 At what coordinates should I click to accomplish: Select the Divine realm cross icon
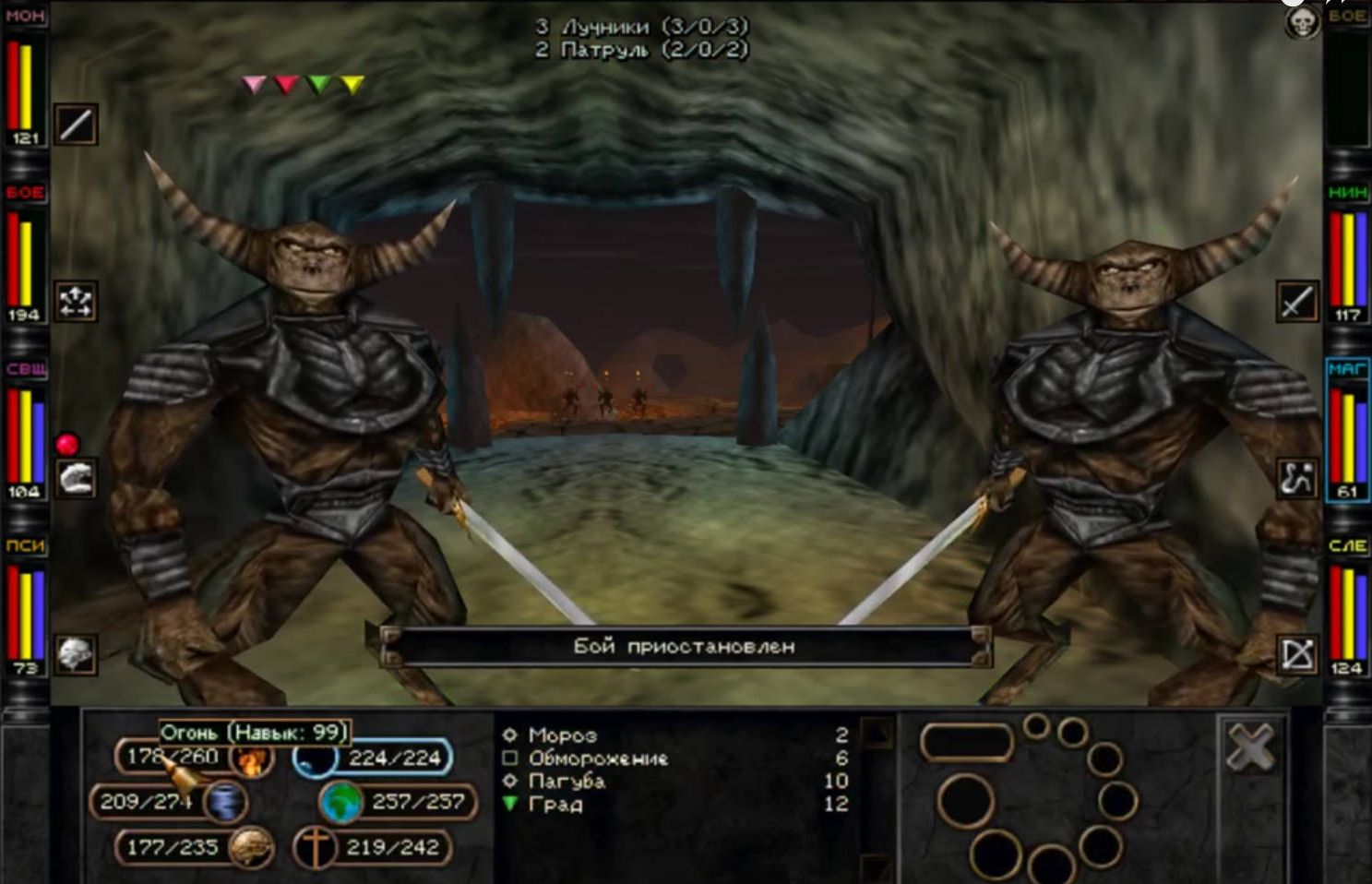pyautogui.click(x=314, y=847)
